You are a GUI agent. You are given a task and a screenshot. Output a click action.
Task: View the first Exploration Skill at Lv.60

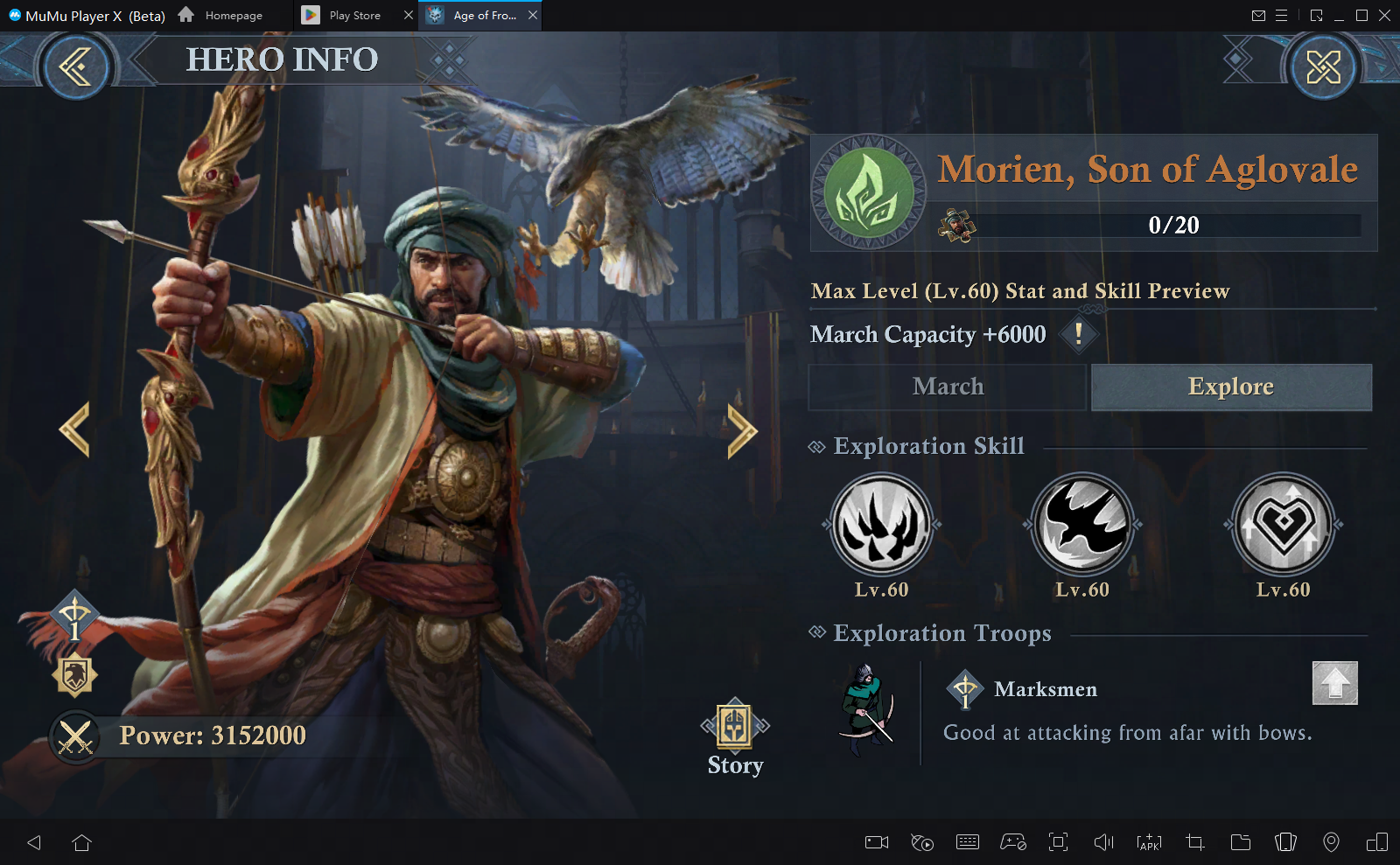(x=880, y=525)
